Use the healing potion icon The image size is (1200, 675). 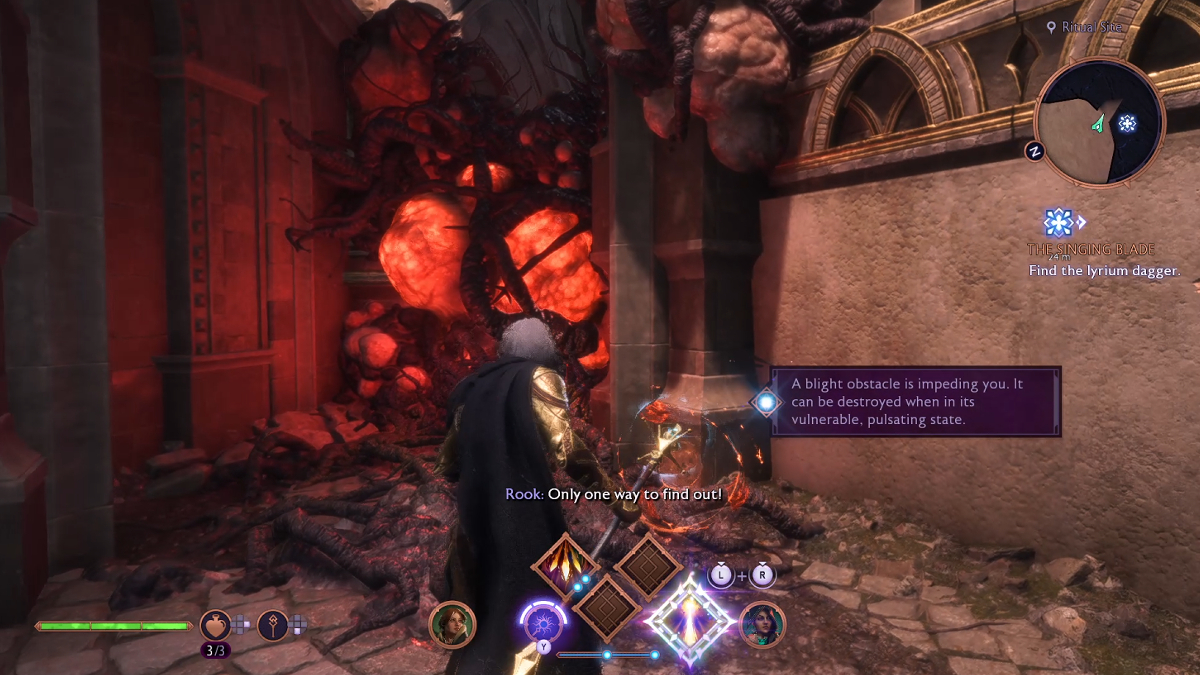click(215, 625)
